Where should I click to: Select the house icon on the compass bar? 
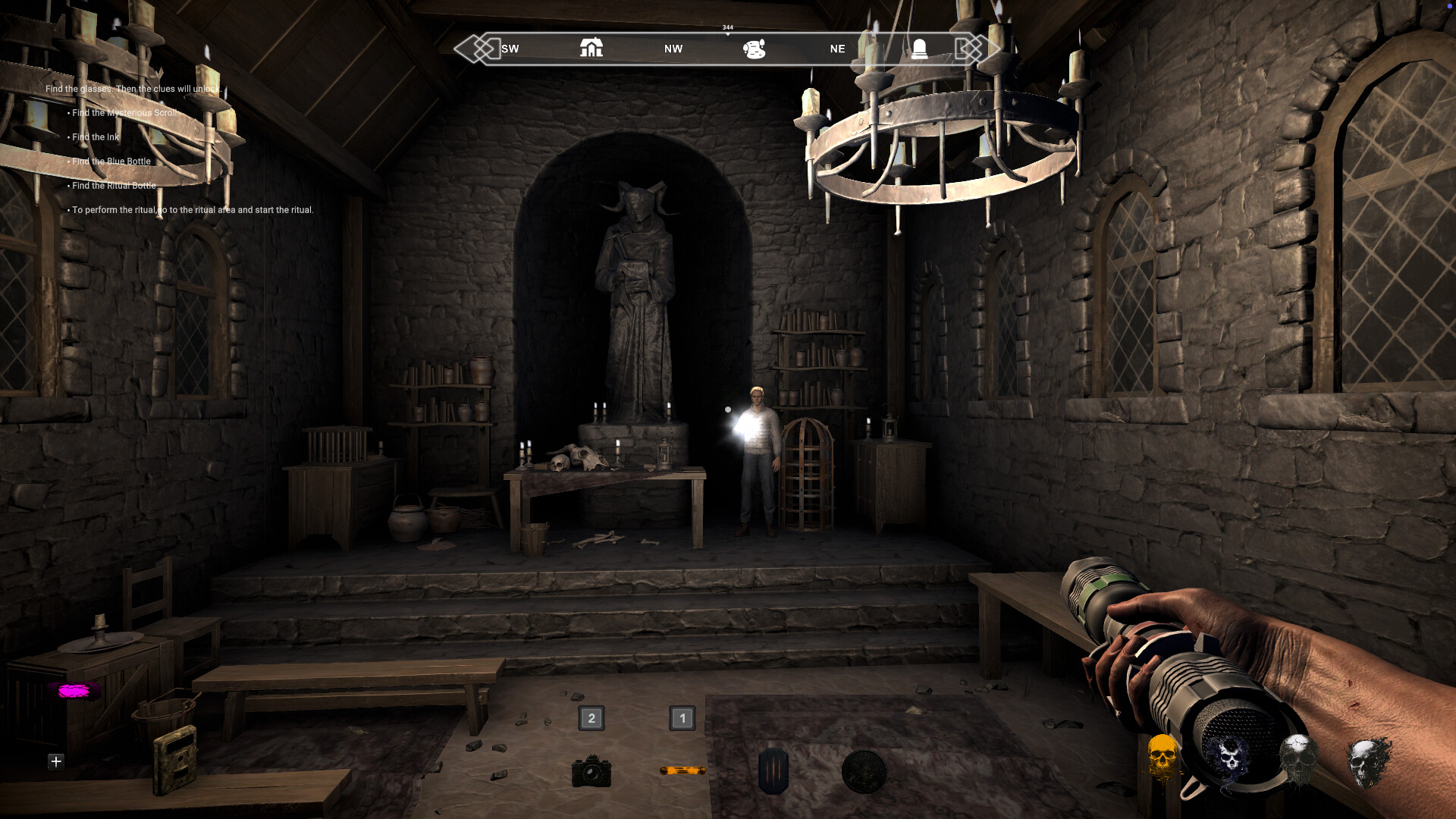tap(591, 48)
